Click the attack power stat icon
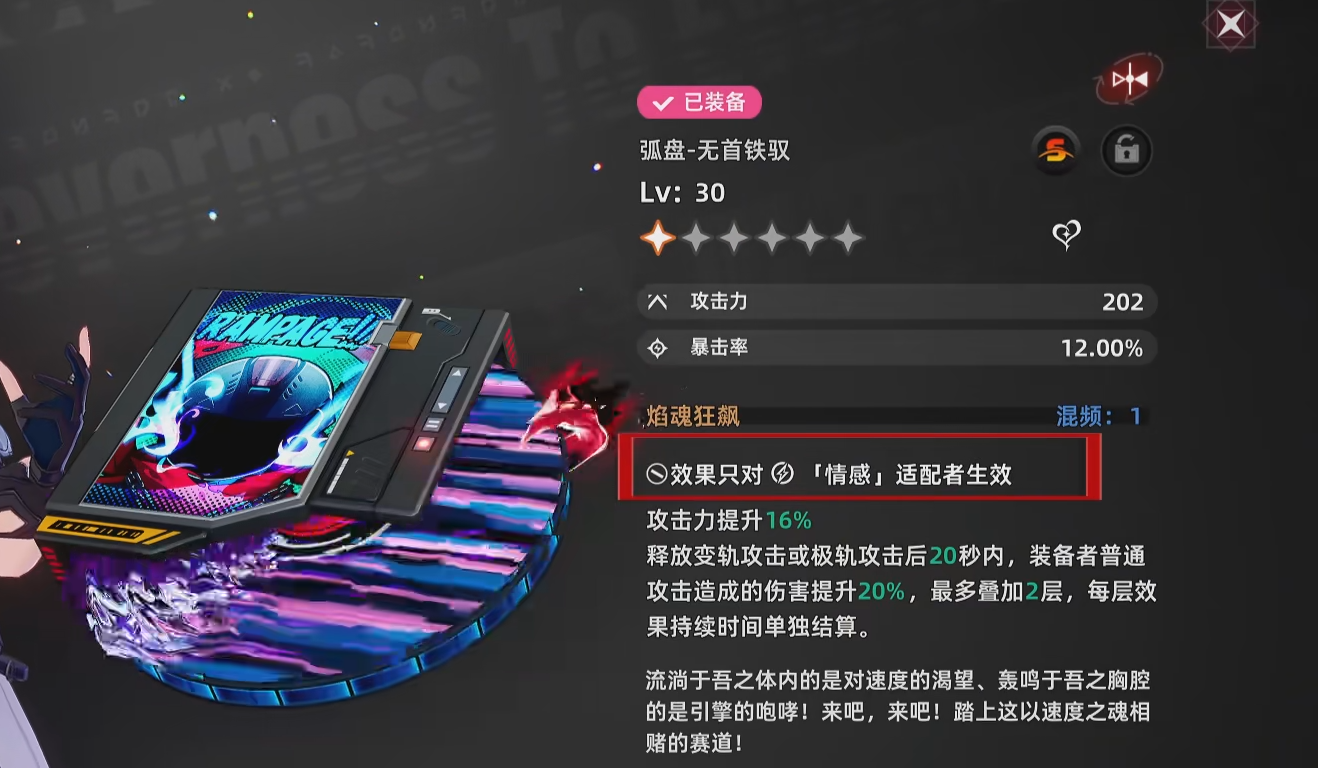1318x768 pixels. pos(657,301)
